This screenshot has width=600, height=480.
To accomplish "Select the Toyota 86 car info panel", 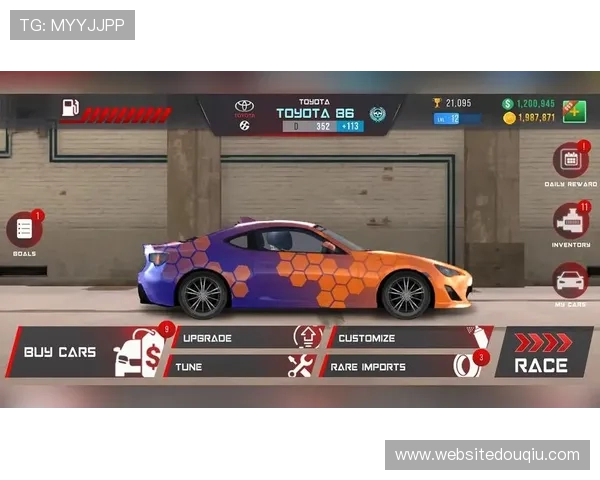I will [315, 114].
